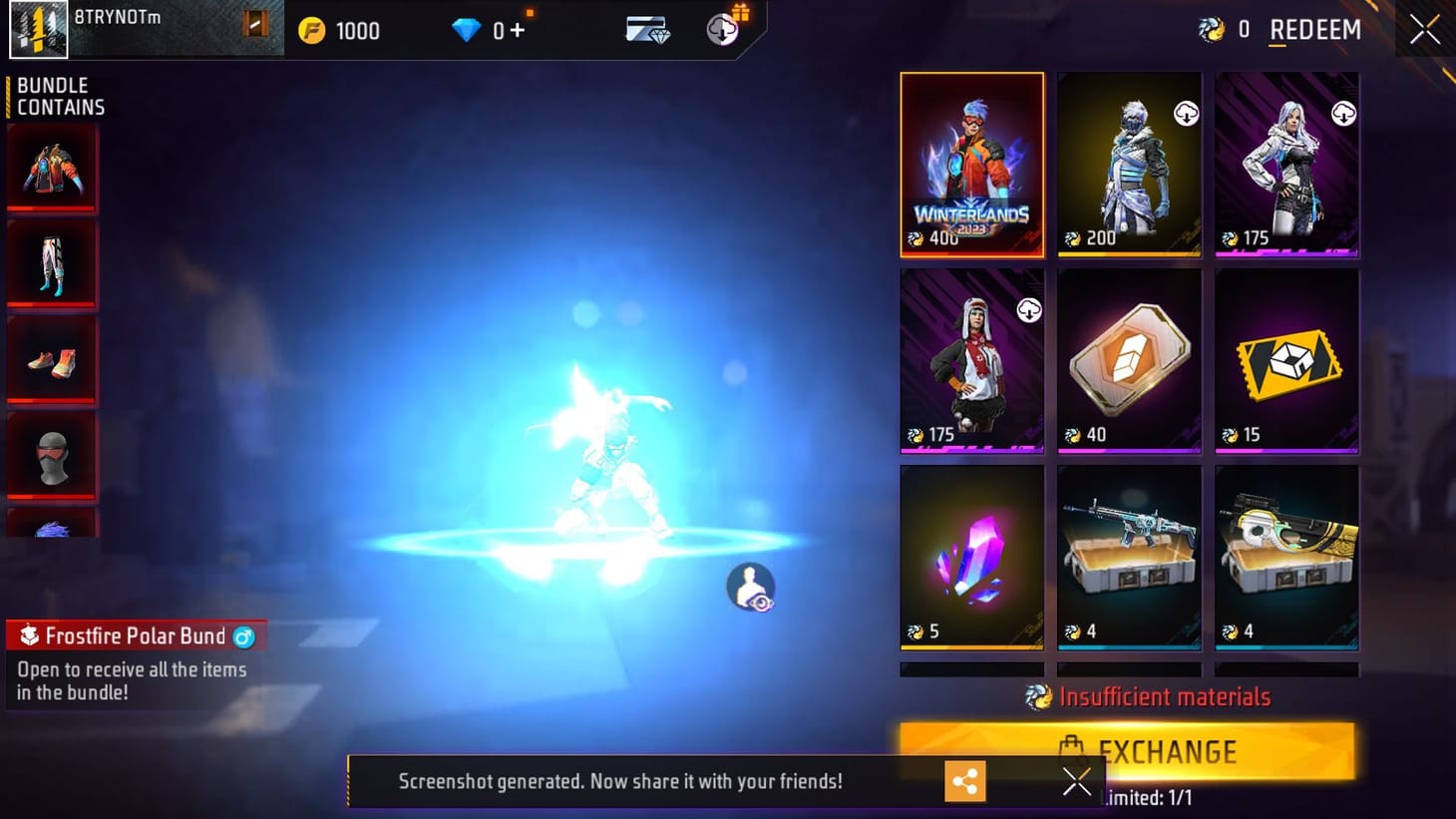
Task: Open the gold coins balance panel
Action: point(339,30)
